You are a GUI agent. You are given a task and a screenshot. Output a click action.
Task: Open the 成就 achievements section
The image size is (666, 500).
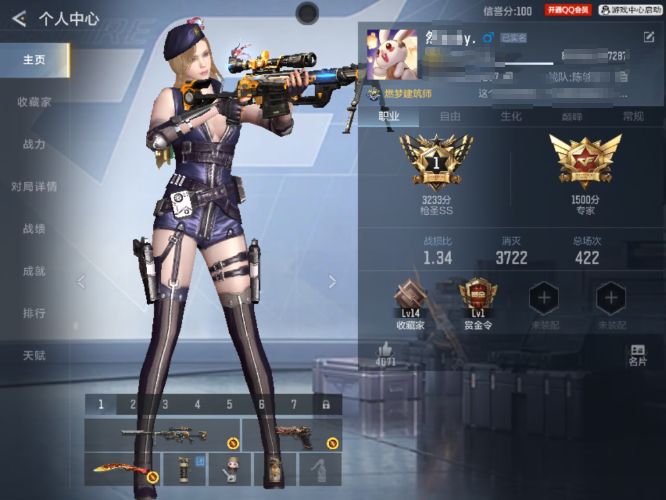(34, 271)
